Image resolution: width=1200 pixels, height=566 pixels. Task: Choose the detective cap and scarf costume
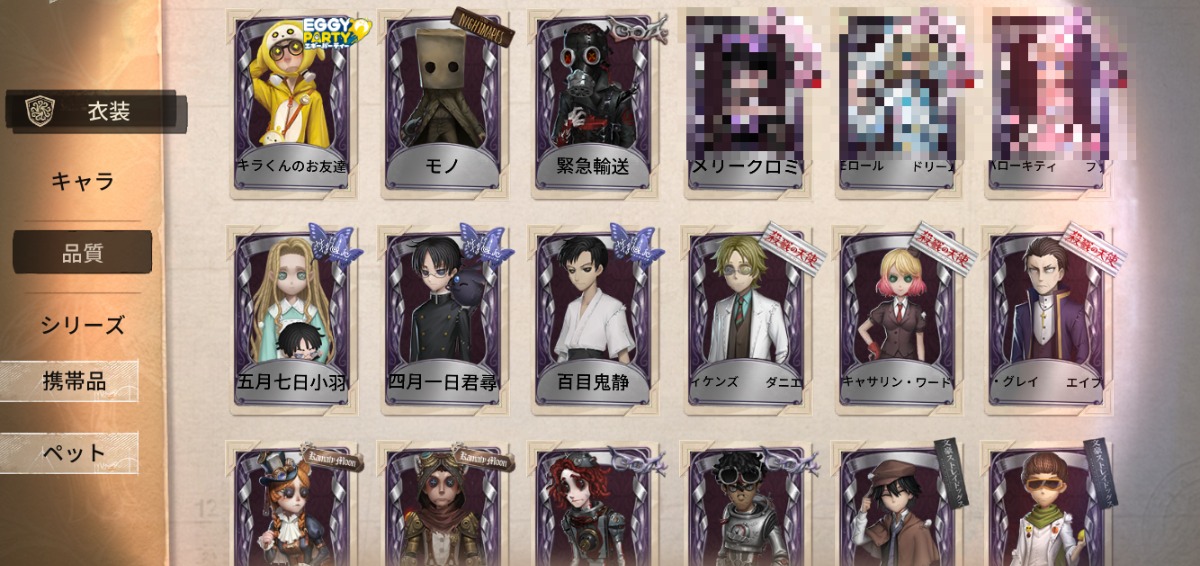coord(897,508)
